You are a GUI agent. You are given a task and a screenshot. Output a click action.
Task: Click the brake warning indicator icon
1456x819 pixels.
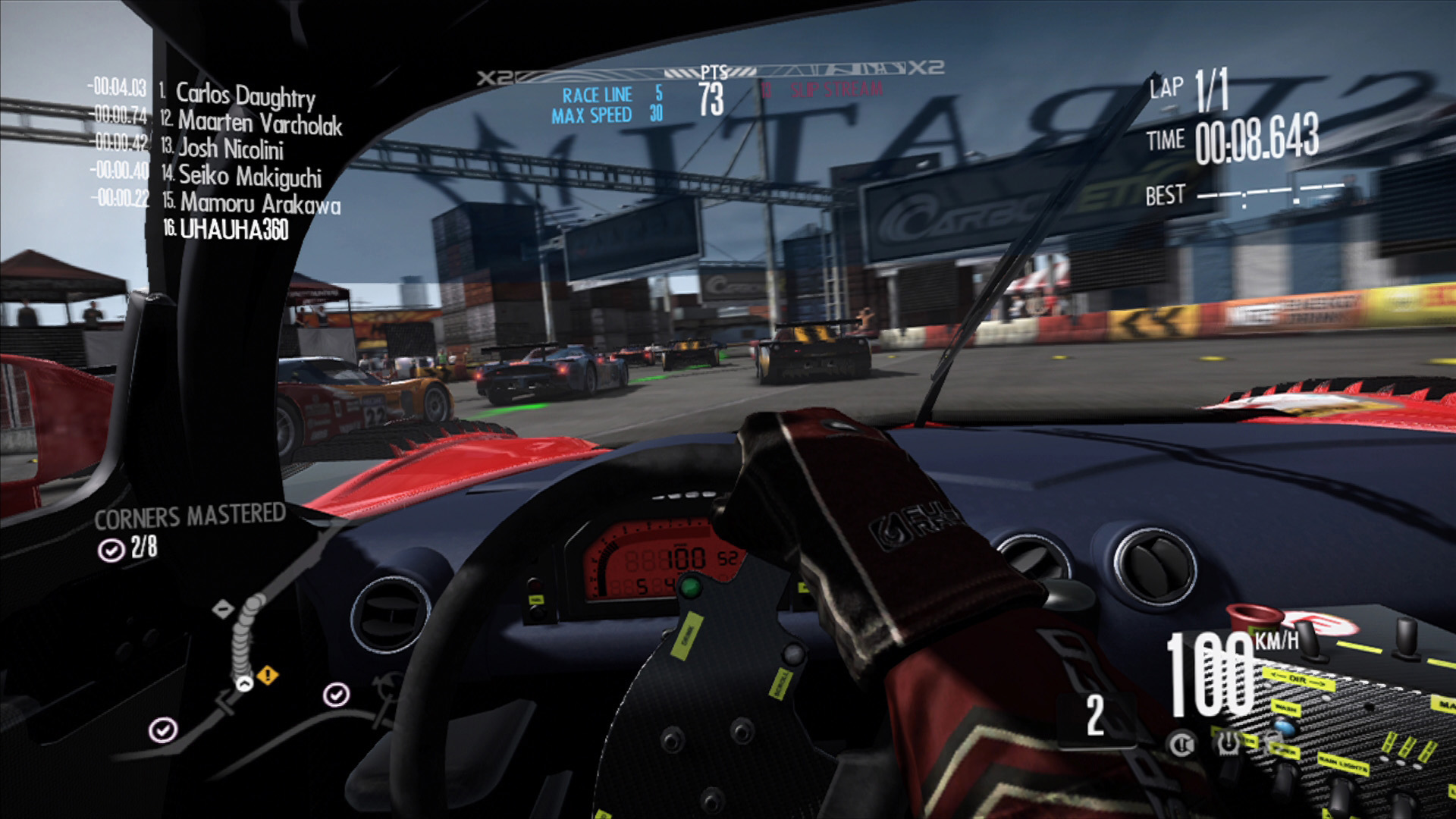coord(1183,744)
